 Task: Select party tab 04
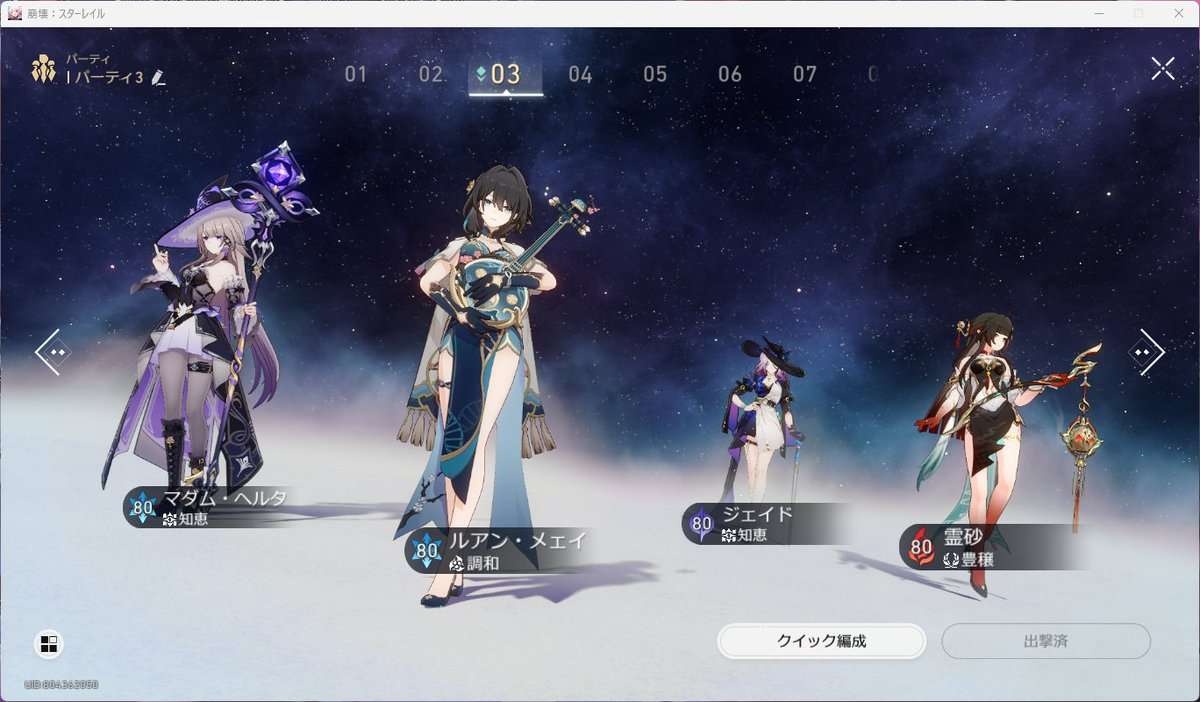pos(580,74)
